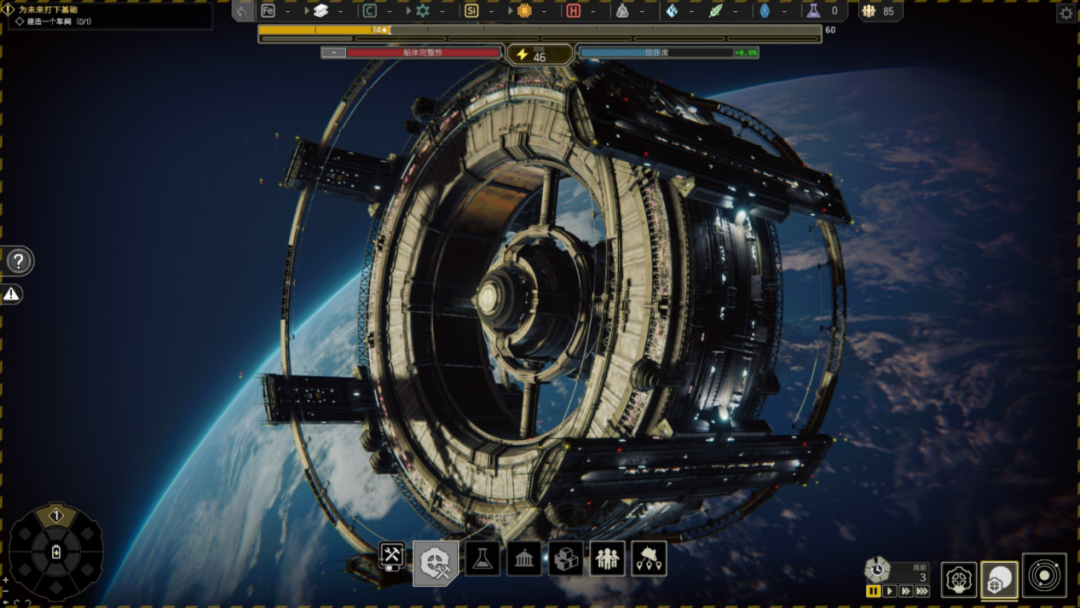Click the hull integrity minus button

[x=332, y=53]
